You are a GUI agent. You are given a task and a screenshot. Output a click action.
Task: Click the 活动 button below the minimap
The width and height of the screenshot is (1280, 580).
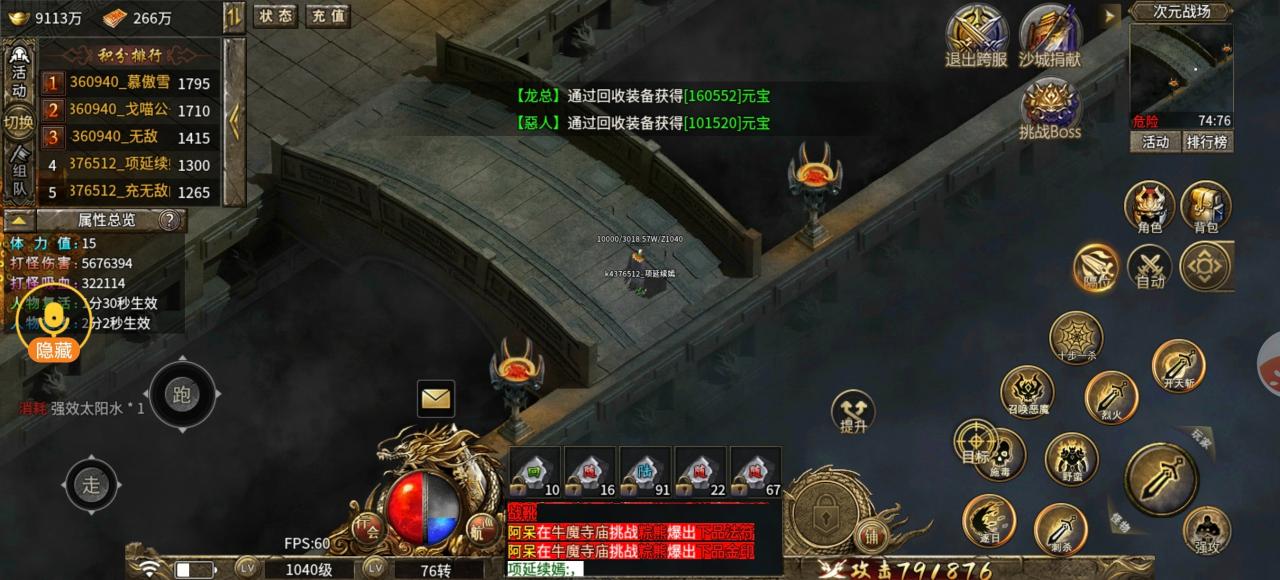point(1156,142)
